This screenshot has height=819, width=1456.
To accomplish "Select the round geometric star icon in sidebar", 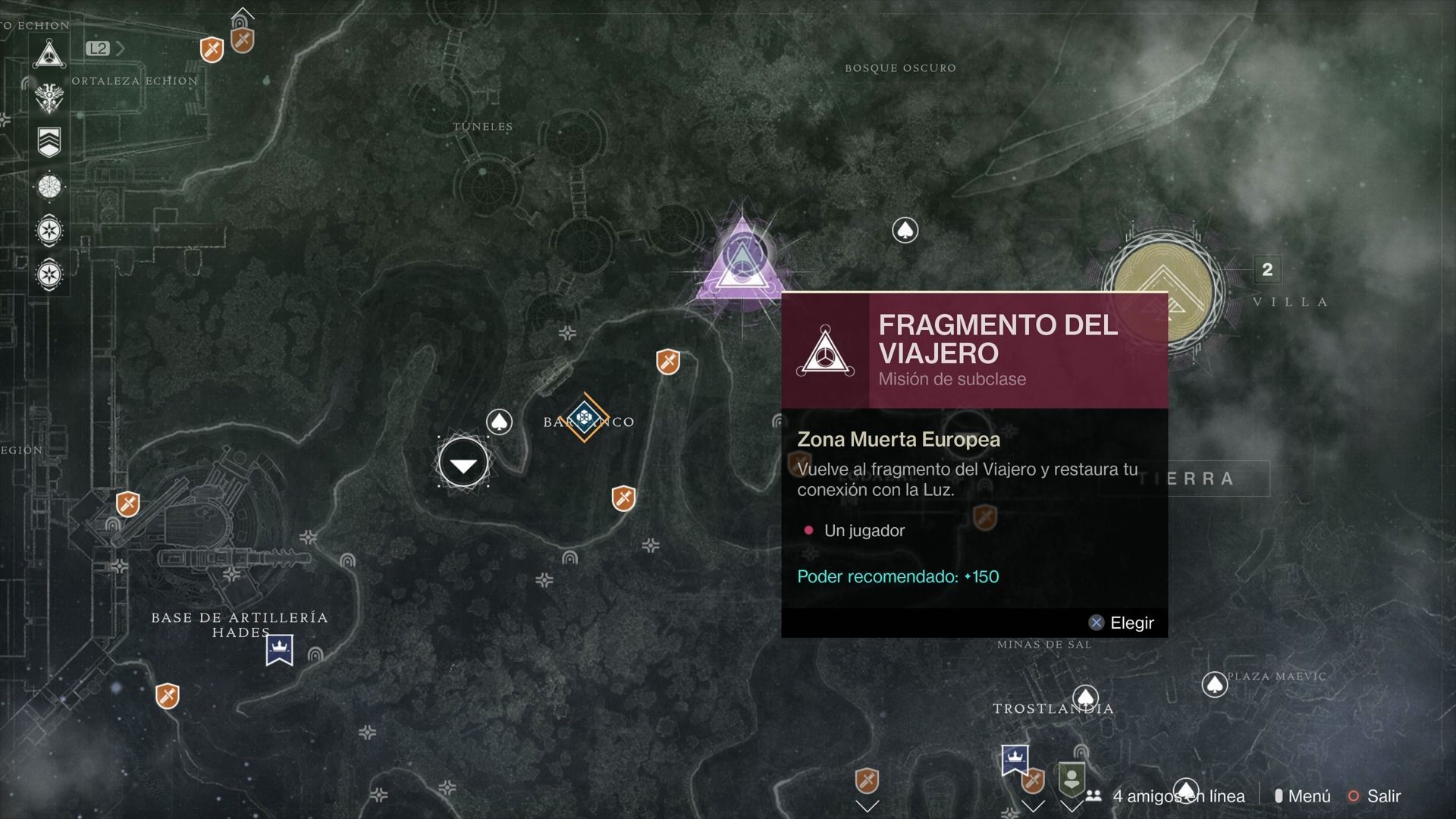I will [50, 186].
